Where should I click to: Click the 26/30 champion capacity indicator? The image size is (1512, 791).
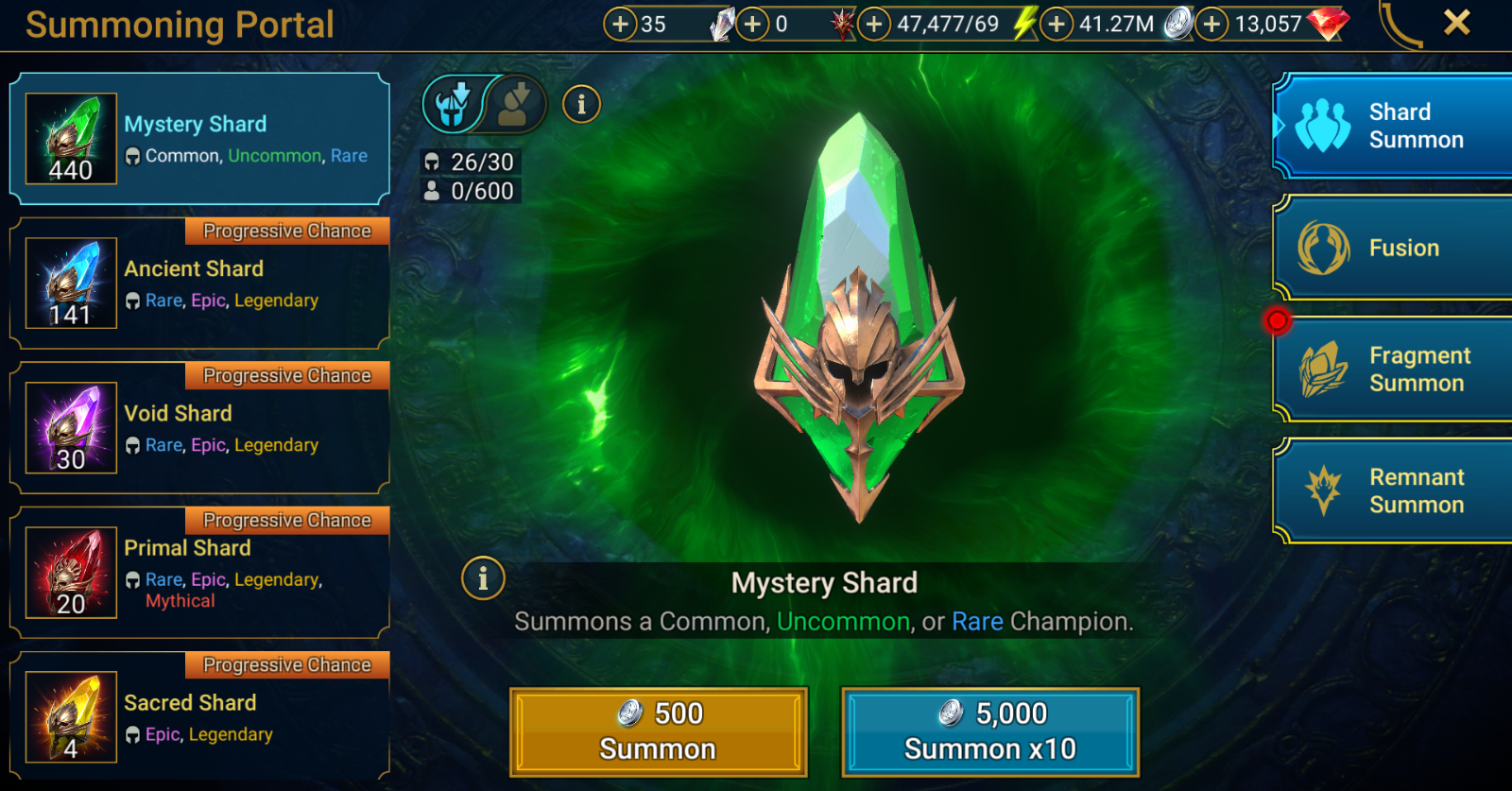470,162
